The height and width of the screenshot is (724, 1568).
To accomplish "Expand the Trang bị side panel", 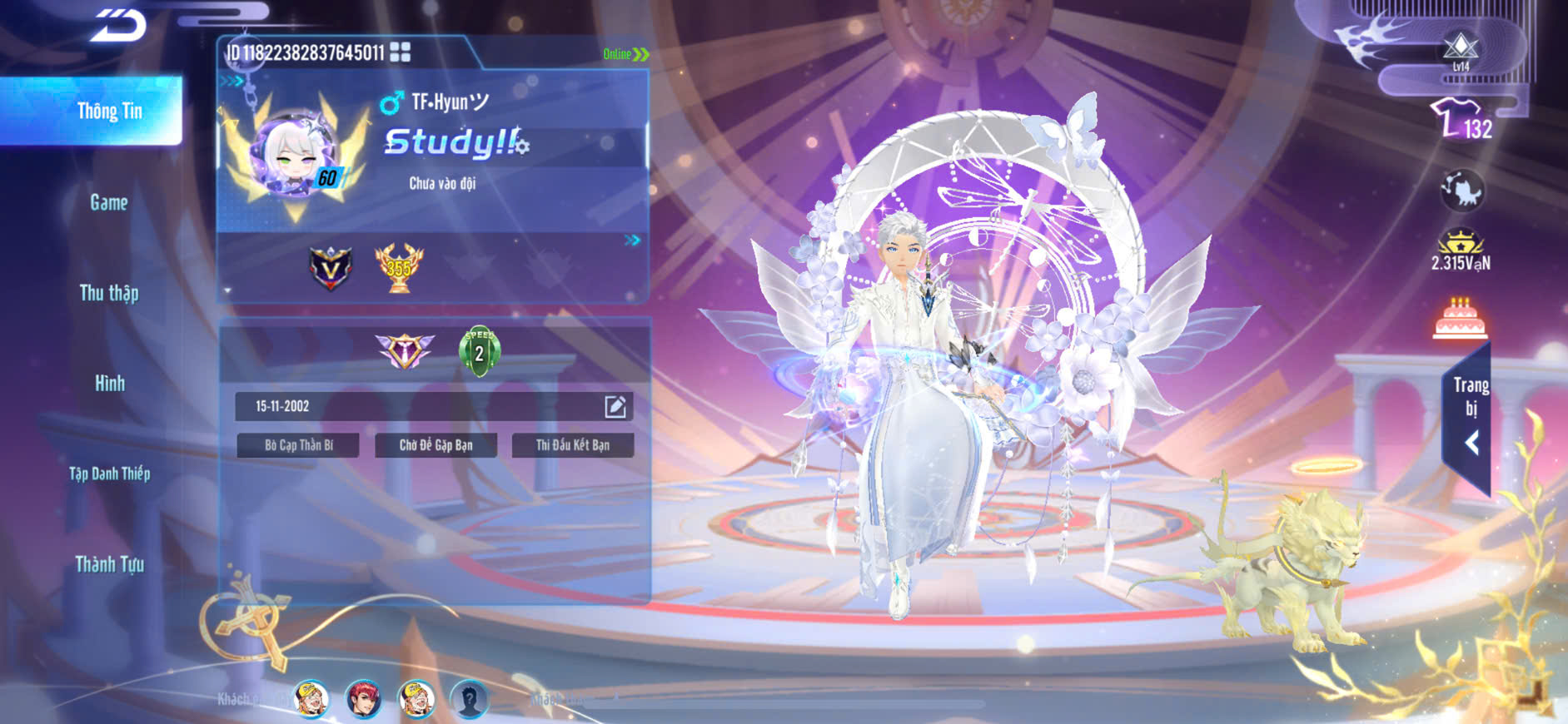I will pyautogui.click(x=1471, y=418).
